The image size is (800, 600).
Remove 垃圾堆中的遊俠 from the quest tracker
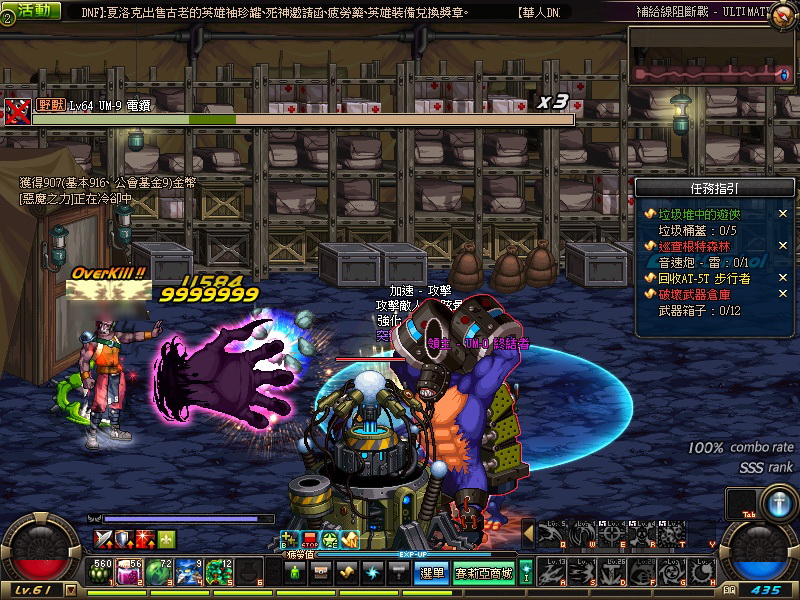(783, 214)
